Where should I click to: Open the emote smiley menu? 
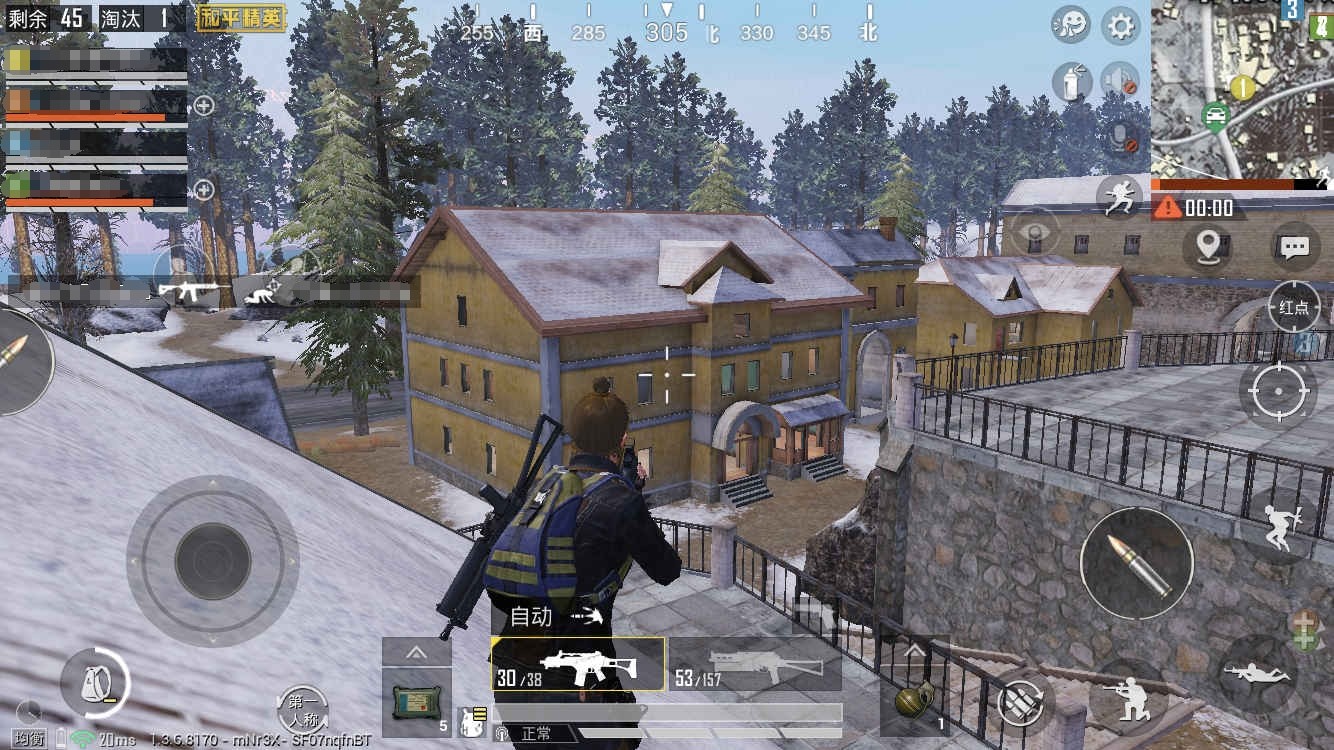coord(1071,26)
